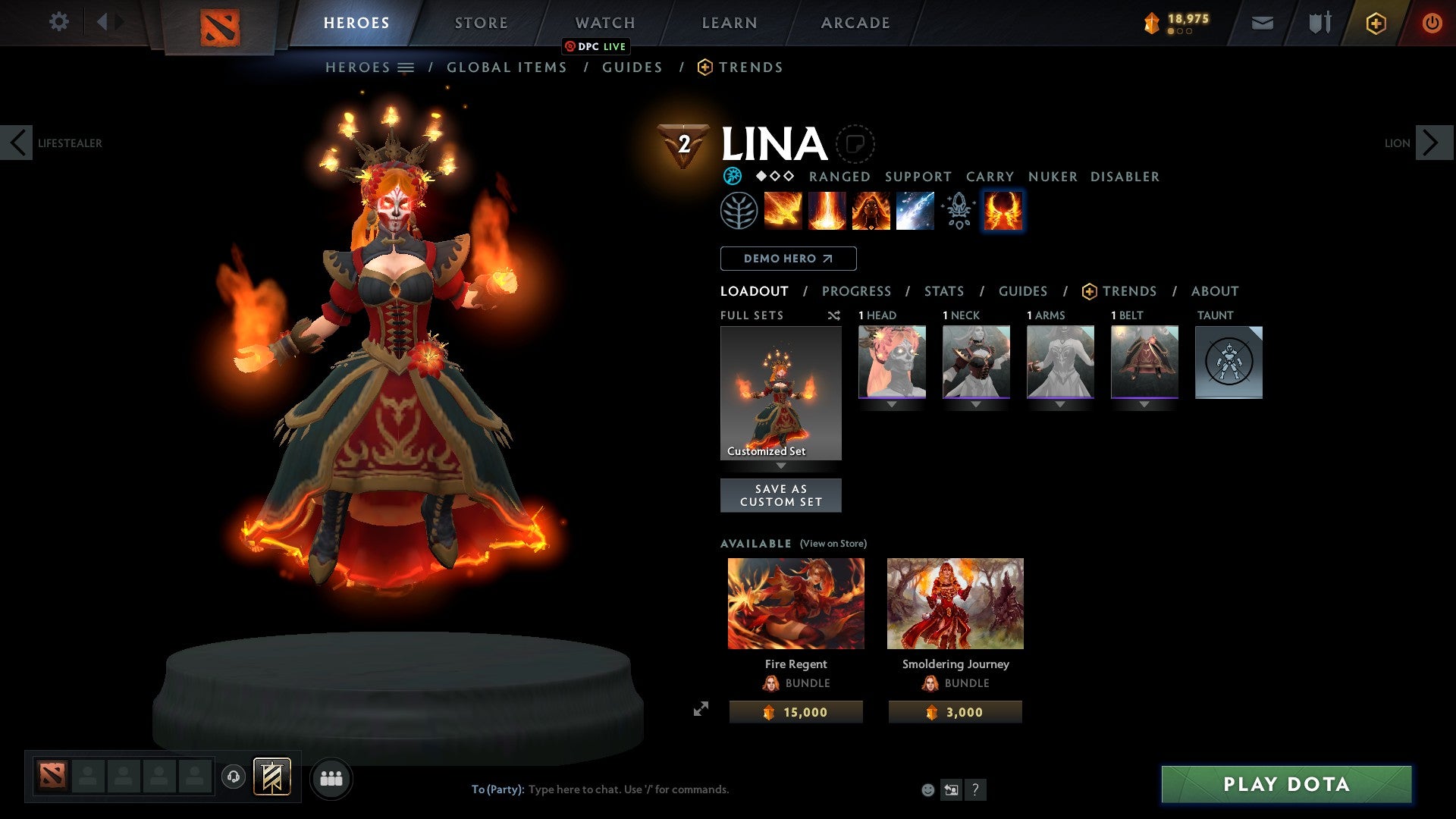
Task: Open the mail/notifications envelope icon top right
Action: 1262,23
